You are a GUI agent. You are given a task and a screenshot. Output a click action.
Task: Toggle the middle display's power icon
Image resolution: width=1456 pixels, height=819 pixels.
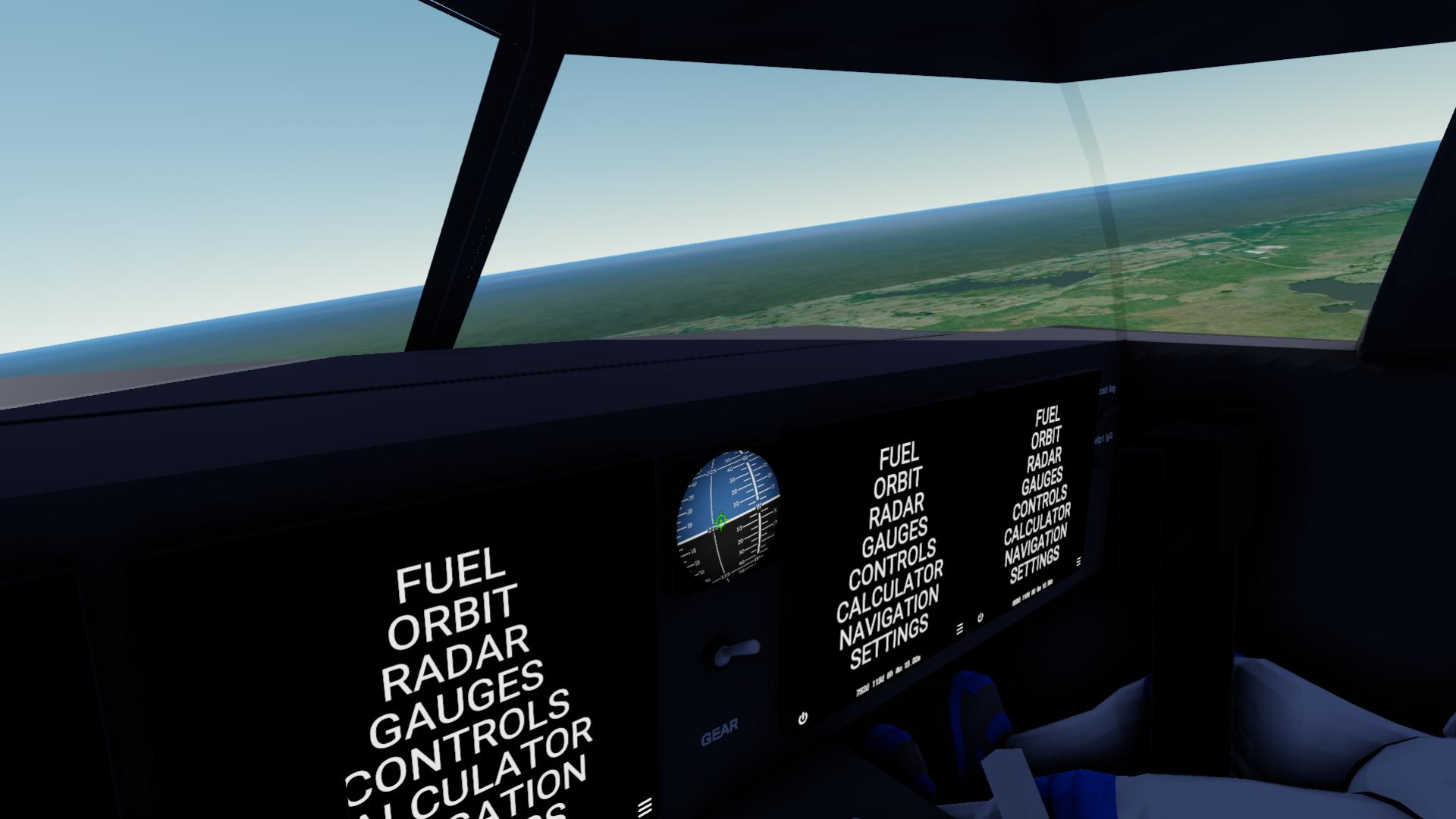[x=803, y=717]
